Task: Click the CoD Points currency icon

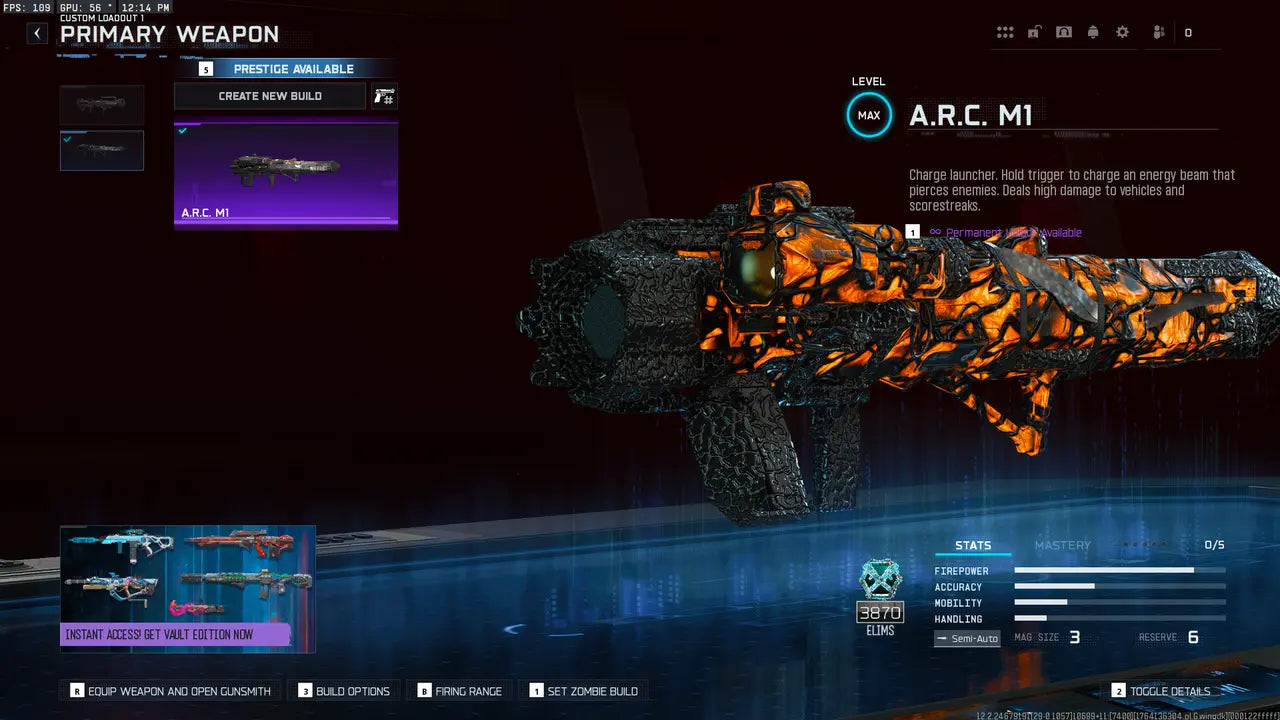Action: point(1188,32)
